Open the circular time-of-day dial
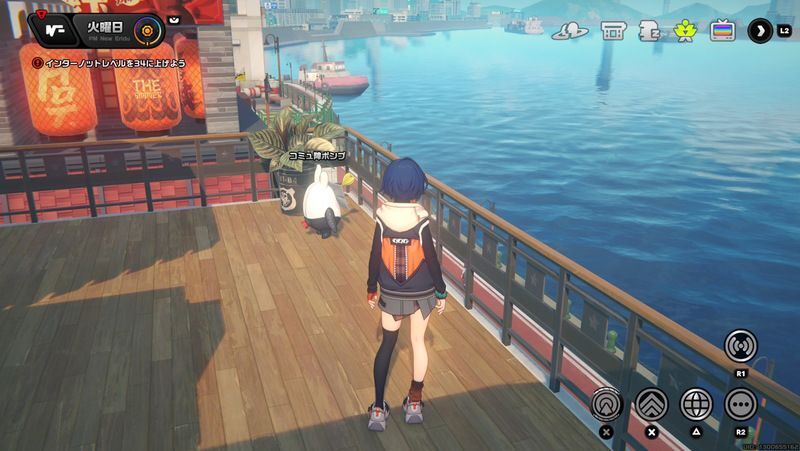Image resolution: width=800 pixels, height=451 pixels. 147,29
